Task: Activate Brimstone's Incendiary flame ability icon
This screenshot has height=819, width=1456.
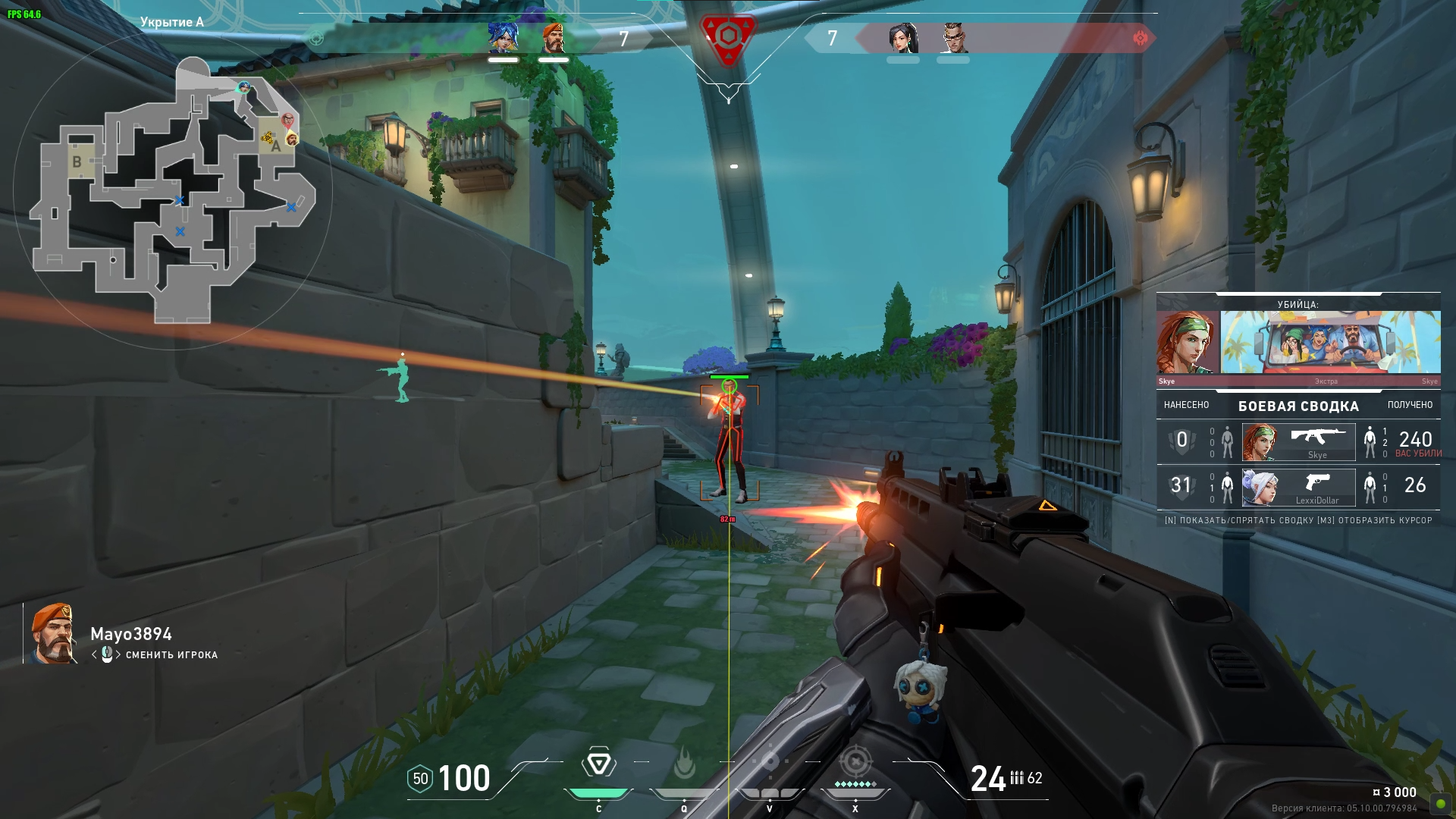Action: pos(684,764)
